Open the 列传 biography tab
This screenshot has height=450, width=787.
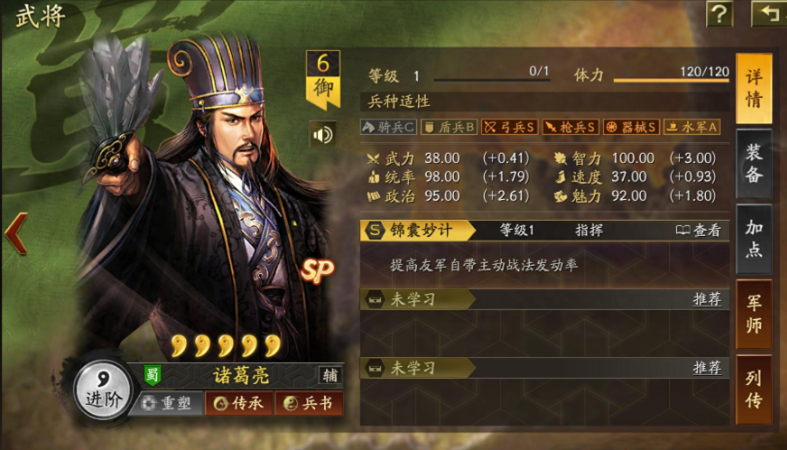(x=754, y=390)
